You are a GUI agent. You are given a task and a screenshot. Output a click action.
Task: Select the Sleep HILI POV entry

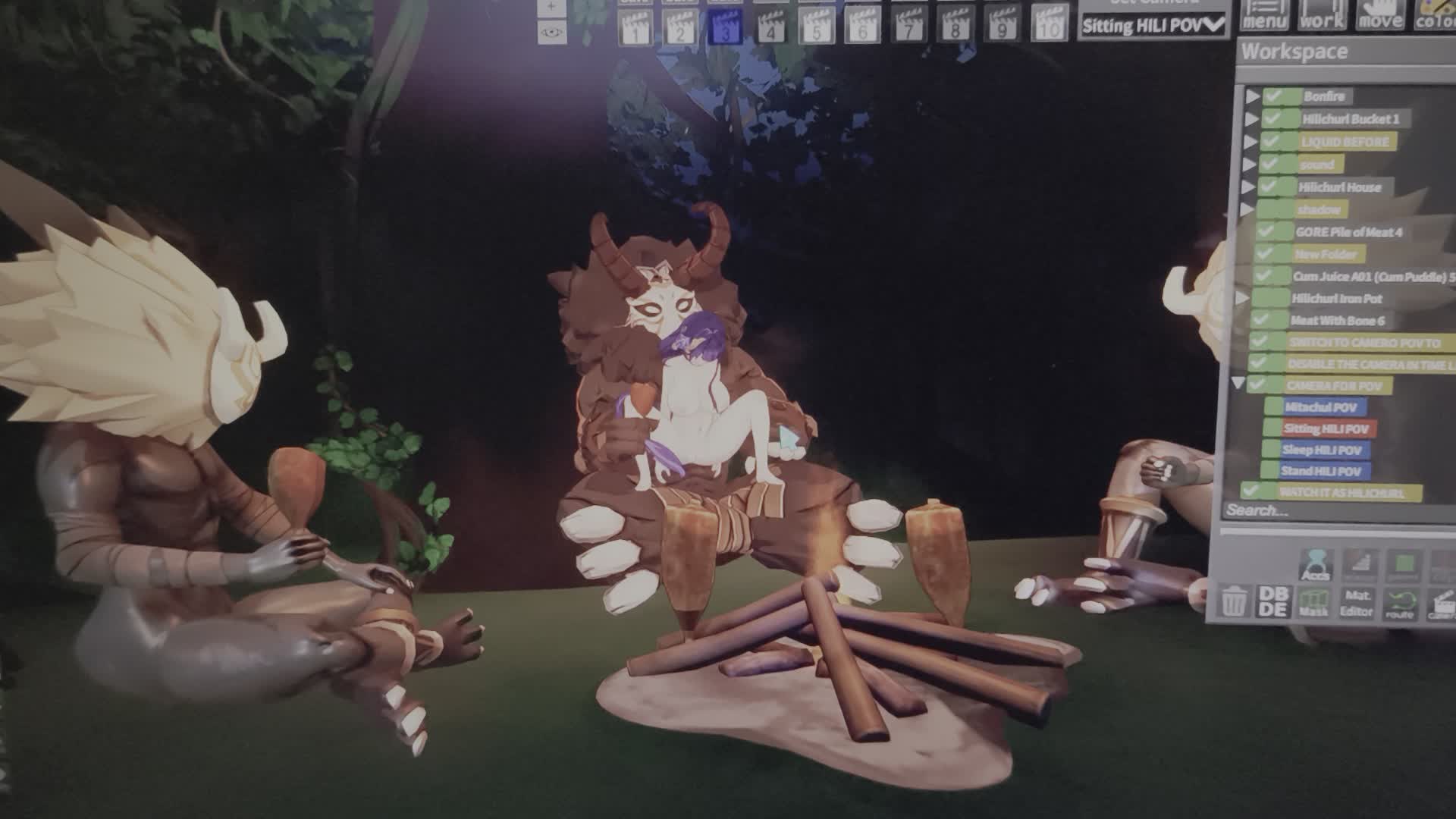click(x=1321, y=450)
